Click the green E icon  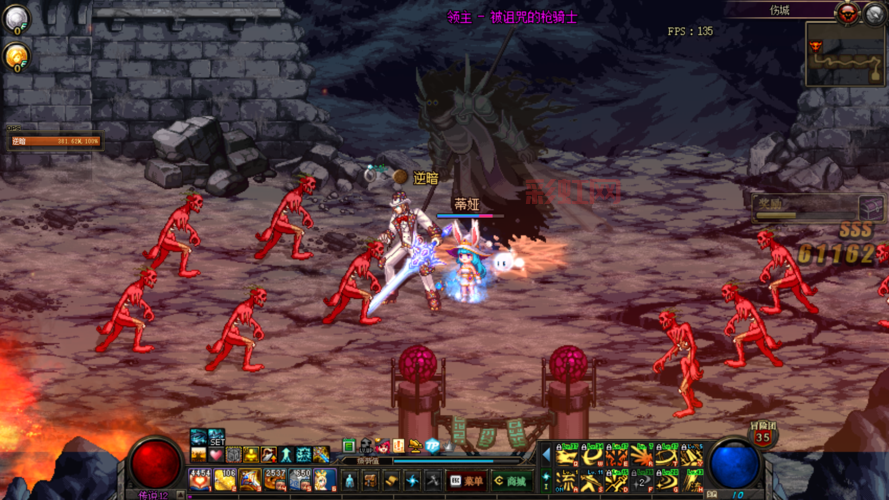[x=349, y=446]
